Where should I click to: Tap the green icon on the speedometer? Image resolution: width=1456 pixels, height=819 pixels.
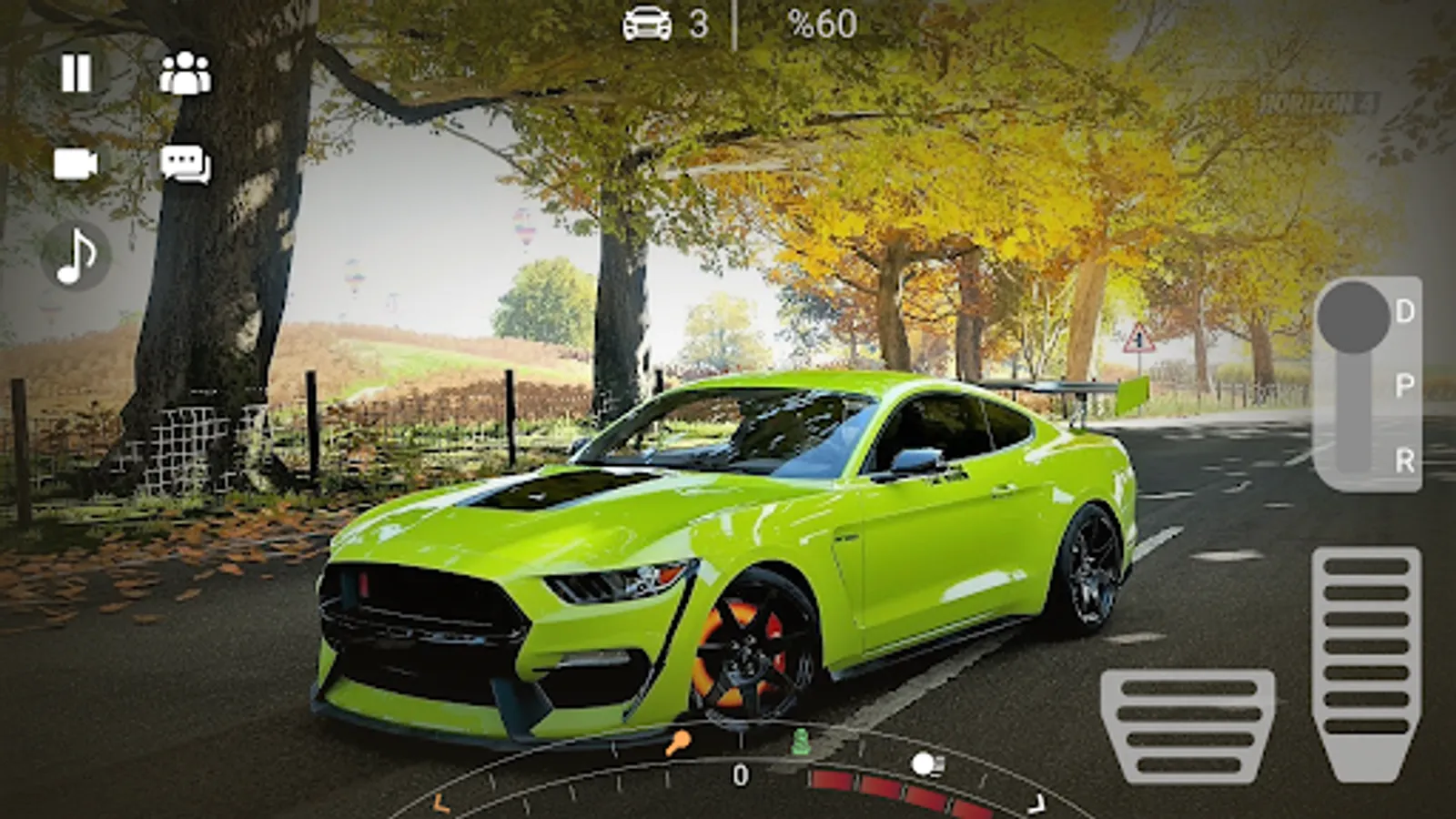tap(801, 743)
